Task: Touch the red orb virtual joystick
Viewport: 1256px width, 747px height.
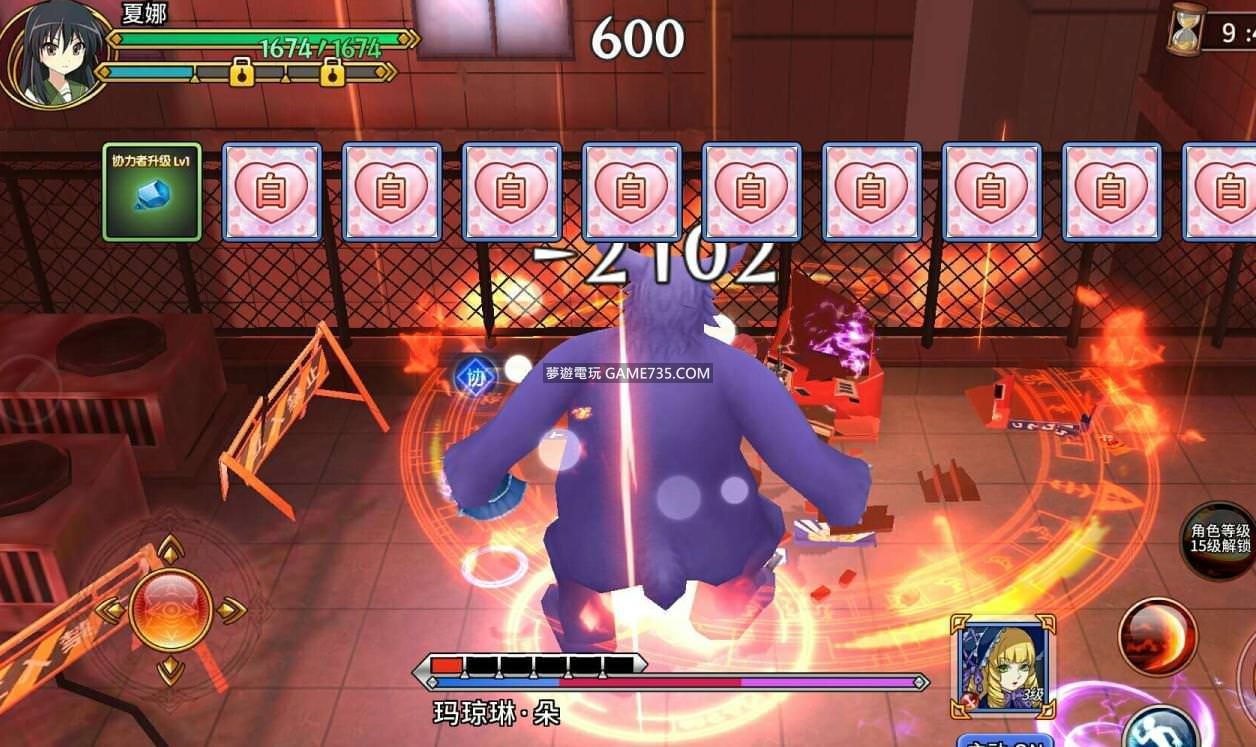Action: [x=170, y=610]
